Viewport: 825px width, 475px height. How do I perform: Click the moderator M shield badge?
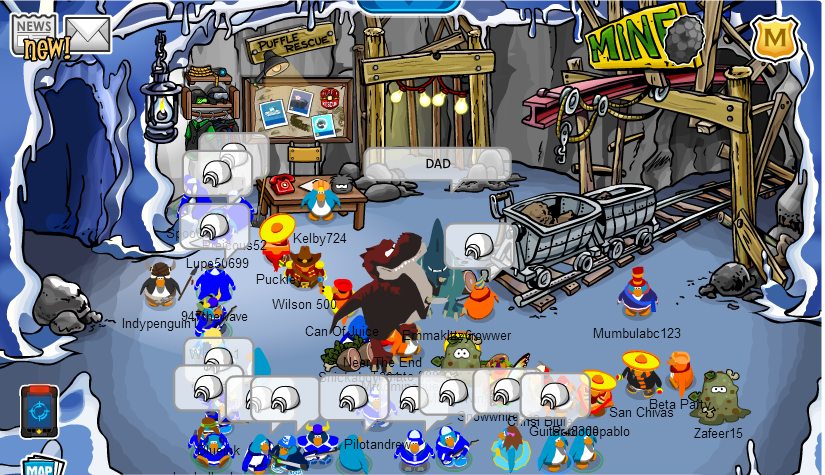[772, 40]
